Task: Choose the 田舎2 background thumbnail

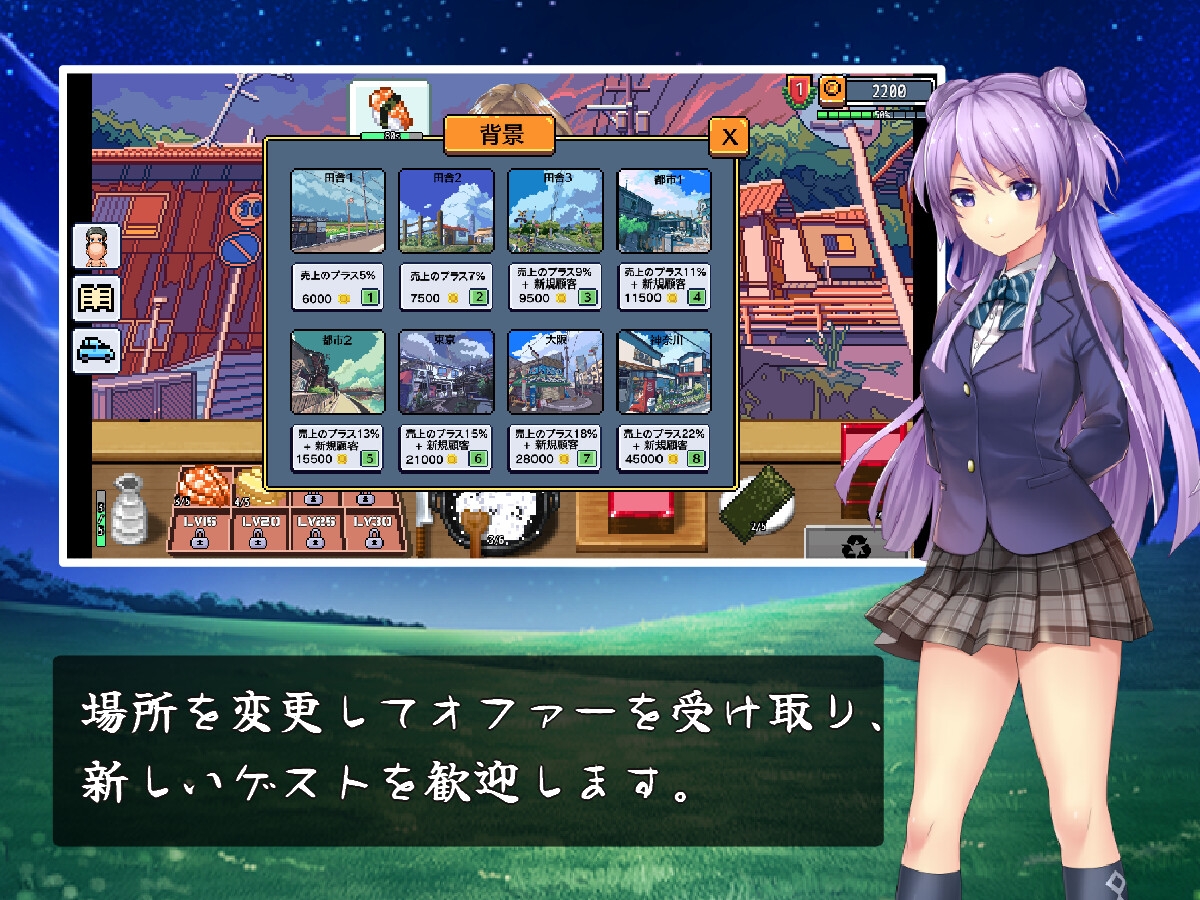Action: point(446,211)
